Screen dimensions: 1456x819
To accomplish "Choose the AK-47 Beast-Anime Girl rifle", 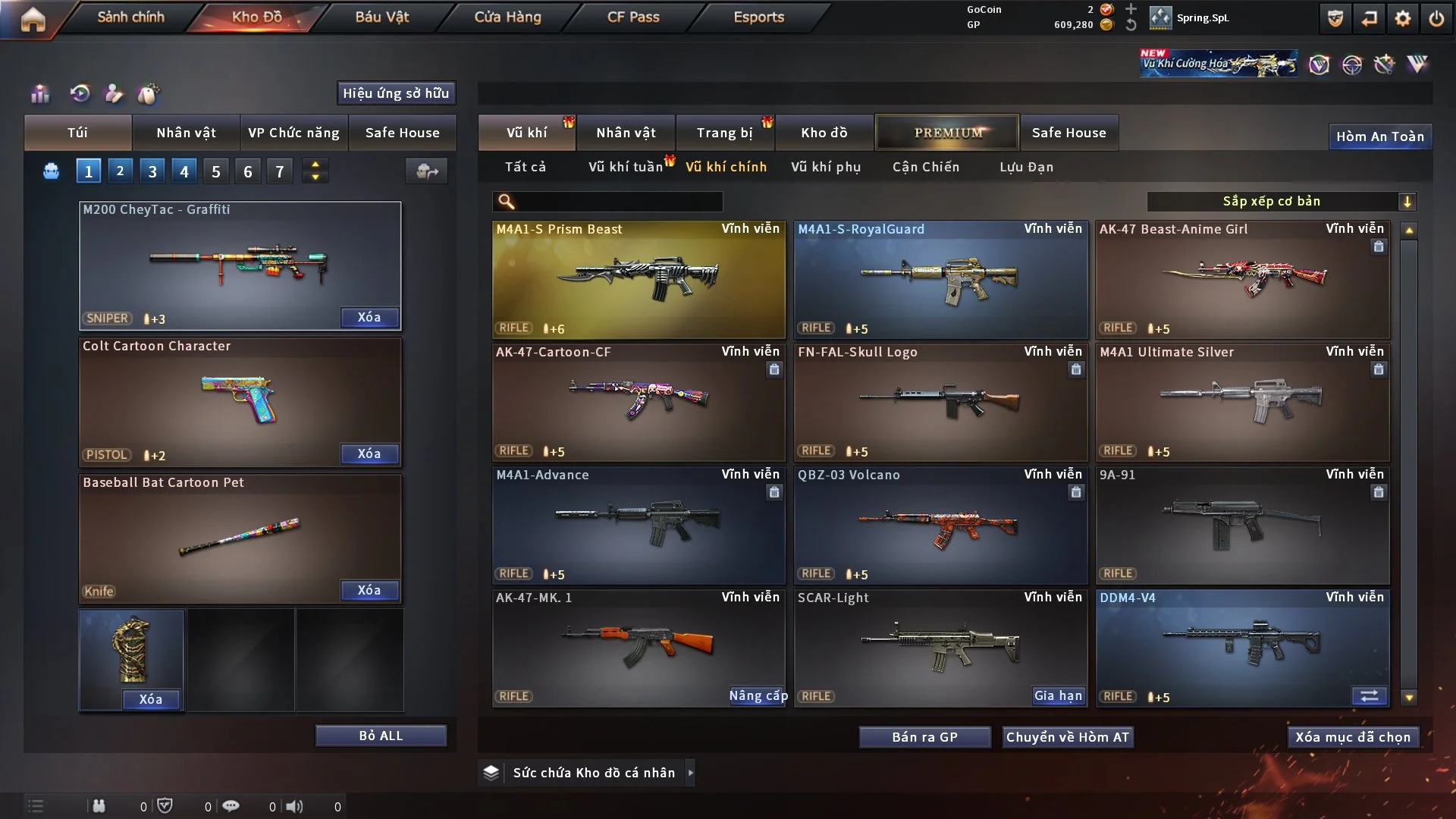I will click(1242, 279).
